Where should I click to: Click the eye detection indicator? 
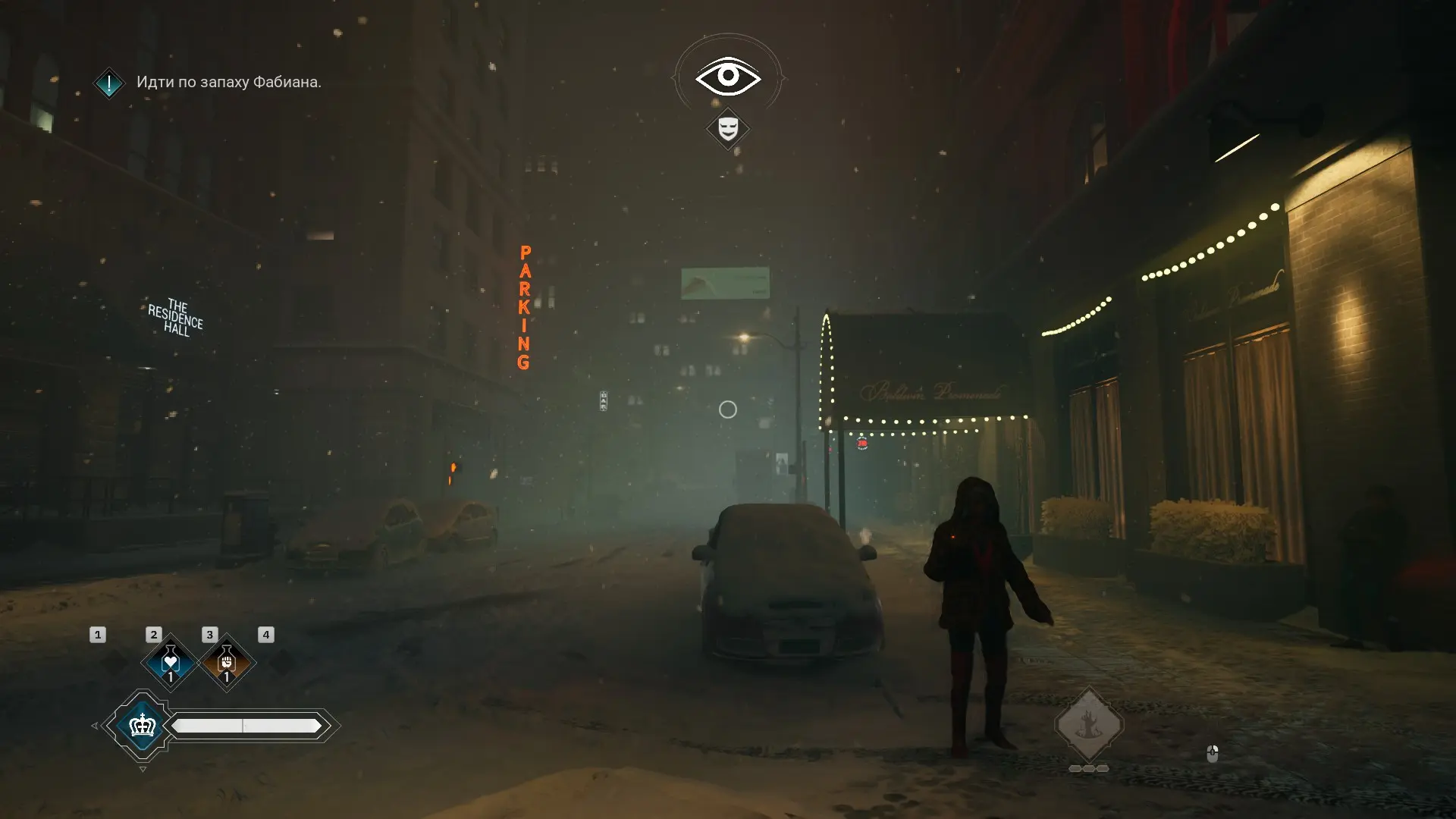(x=727, y=76)
